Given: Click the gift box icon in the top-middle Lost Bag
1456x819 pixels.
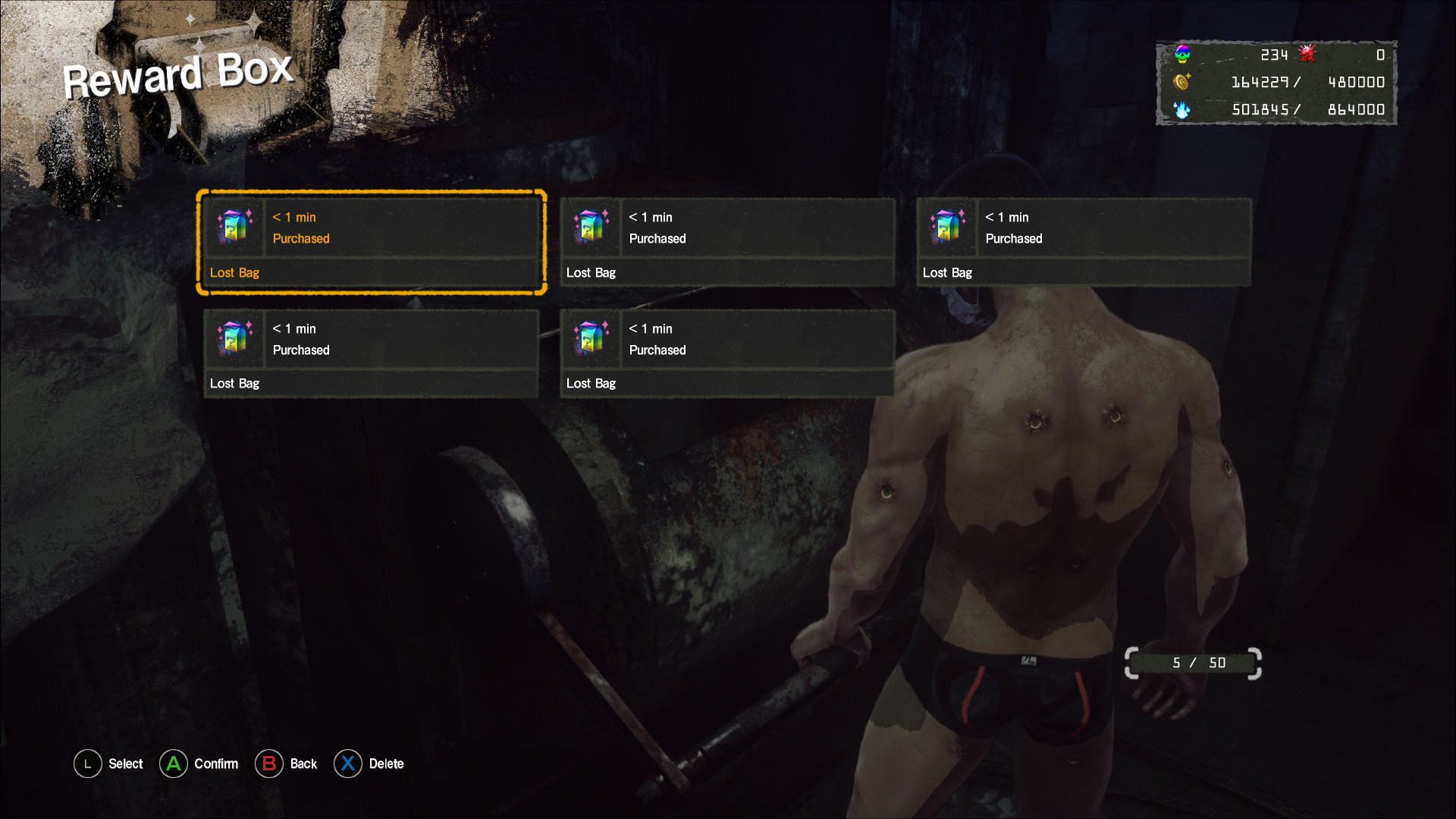Looking at the screenshot, I should tap(591, 227).
